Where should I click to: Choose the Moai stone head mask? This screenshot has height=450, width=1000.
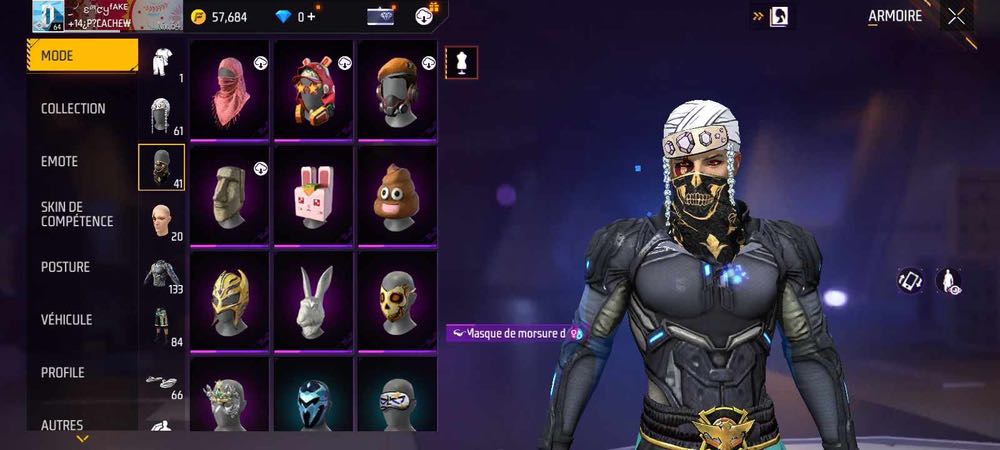click(x=230, y=195)
